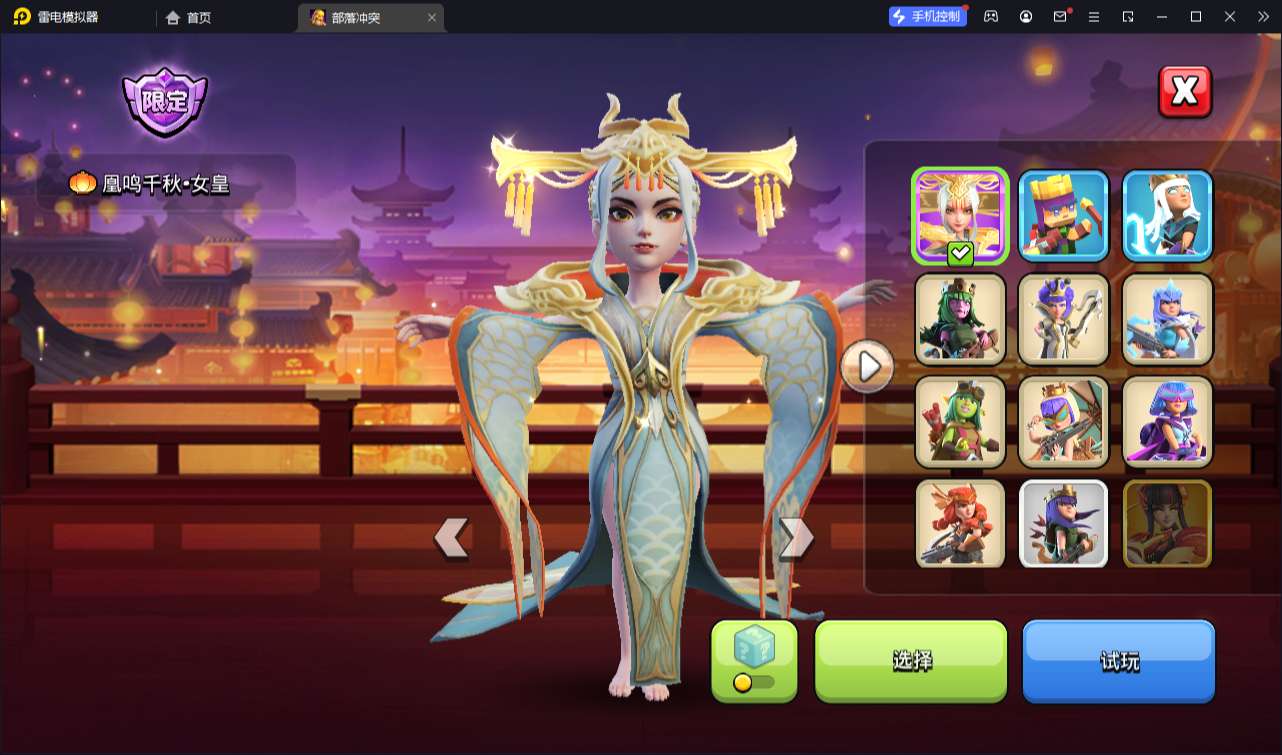The image size is (1282, 755).
Task: Select the pink-visor purple-caped queen skin
Action: click(x=1167, y=422)
